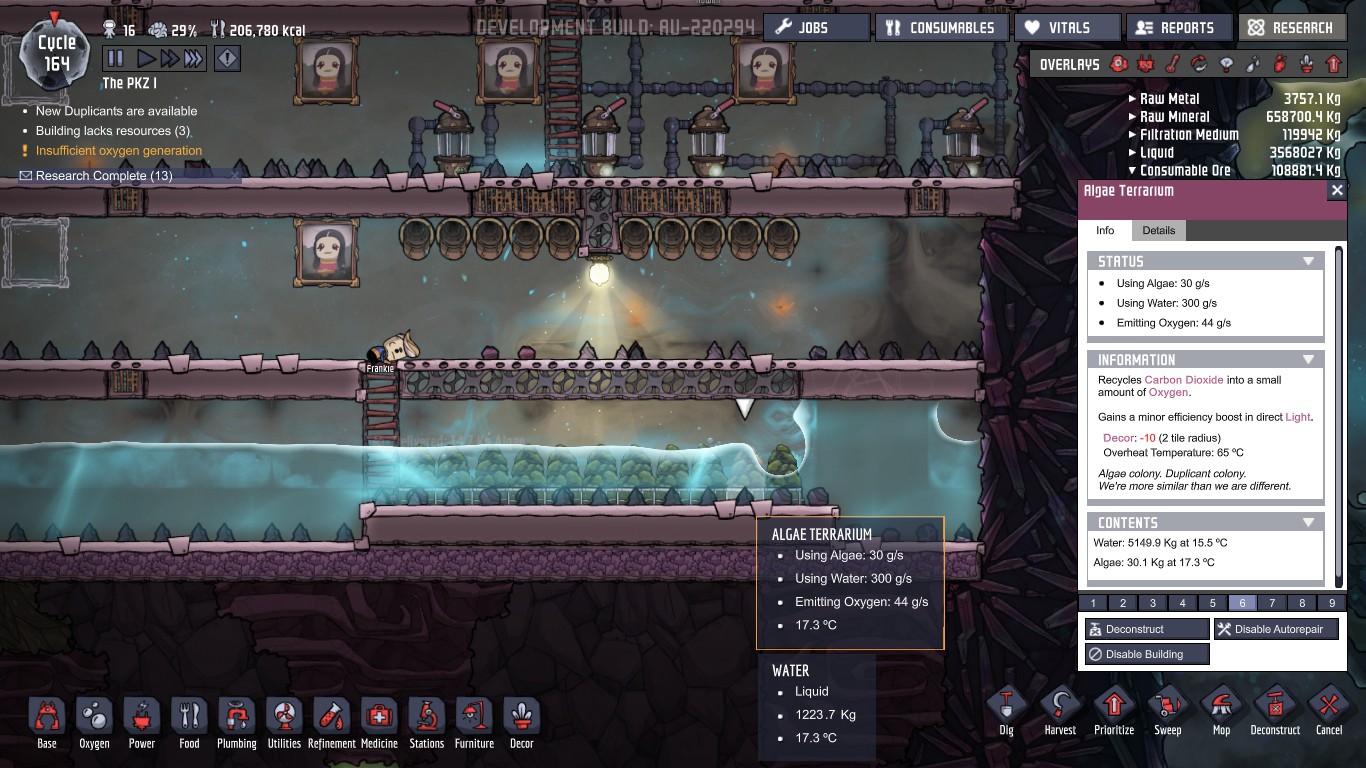The height and width of the screenshot is (768, 1366).
Task: Open the Light overlay
Action: click(1226, 63)
